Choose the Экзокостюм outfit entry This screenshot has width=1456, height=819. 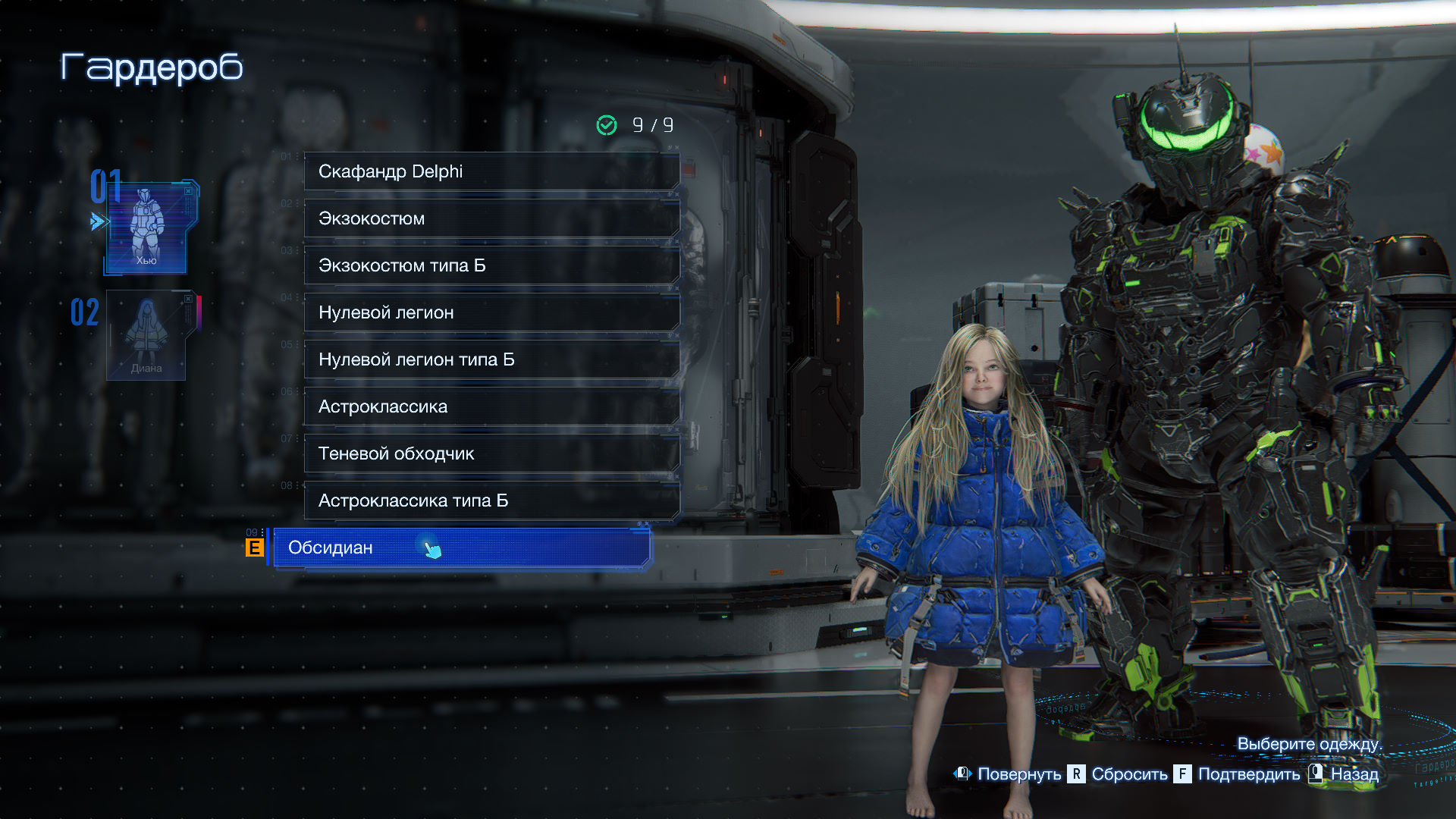(491, 218)
